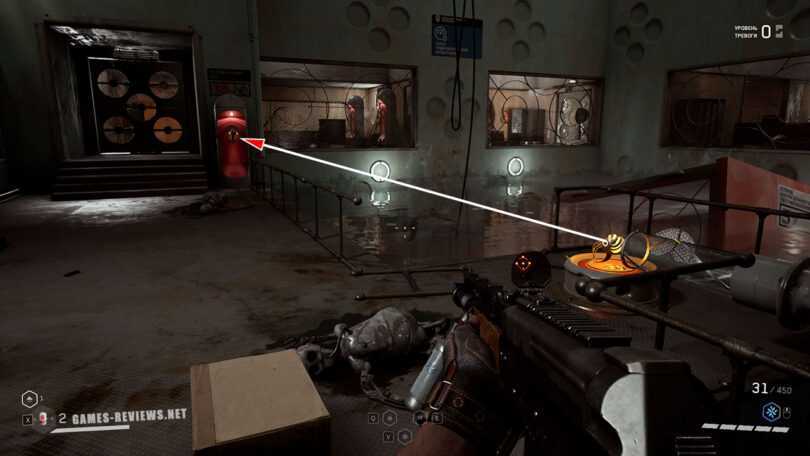The image size is (810, 456).
Task: Select the hexagon icon above the health capsule
Action: coord(28,398)
